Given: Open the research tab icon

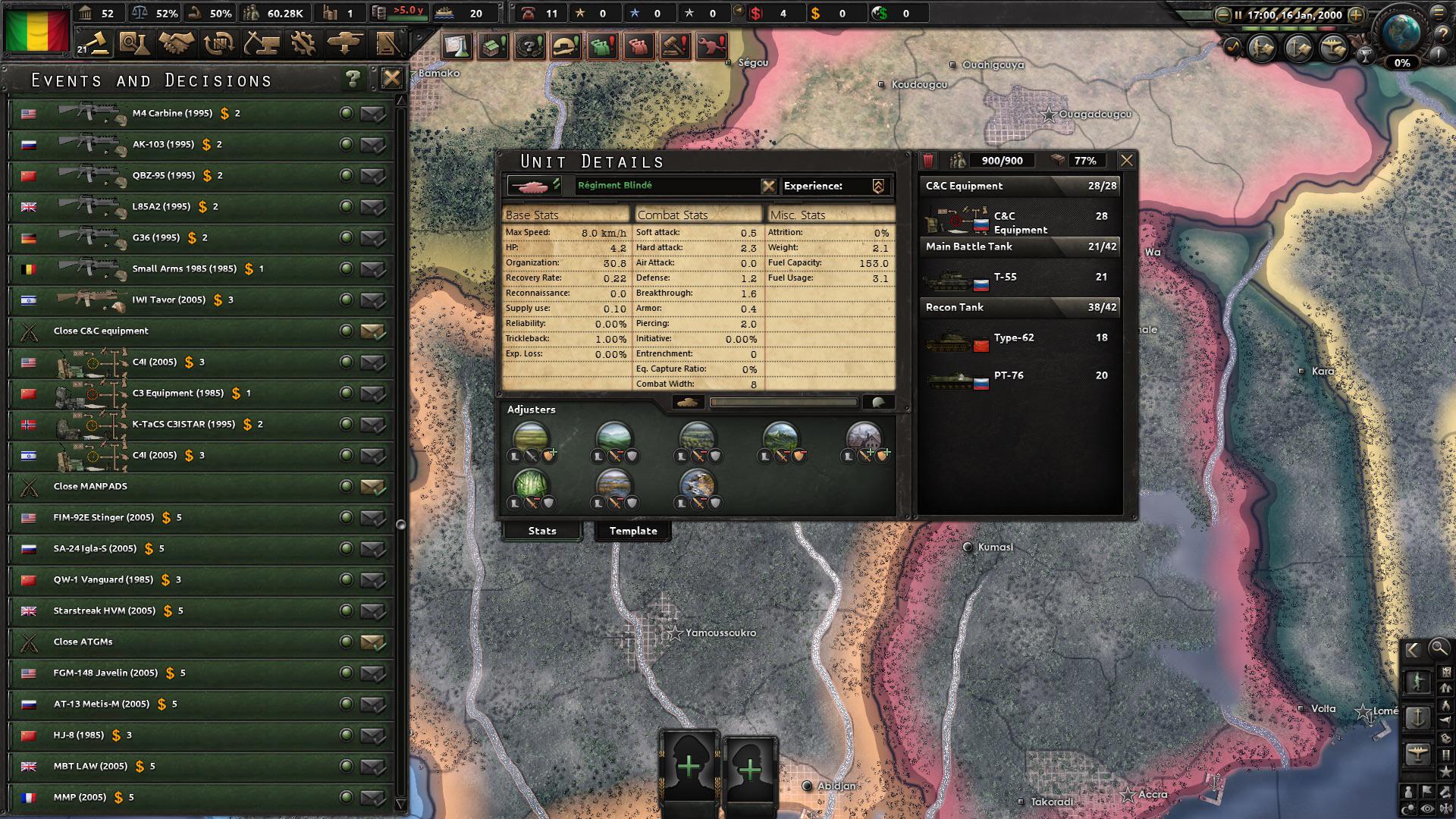Looking at the screenshot, I should click(134, 43).
